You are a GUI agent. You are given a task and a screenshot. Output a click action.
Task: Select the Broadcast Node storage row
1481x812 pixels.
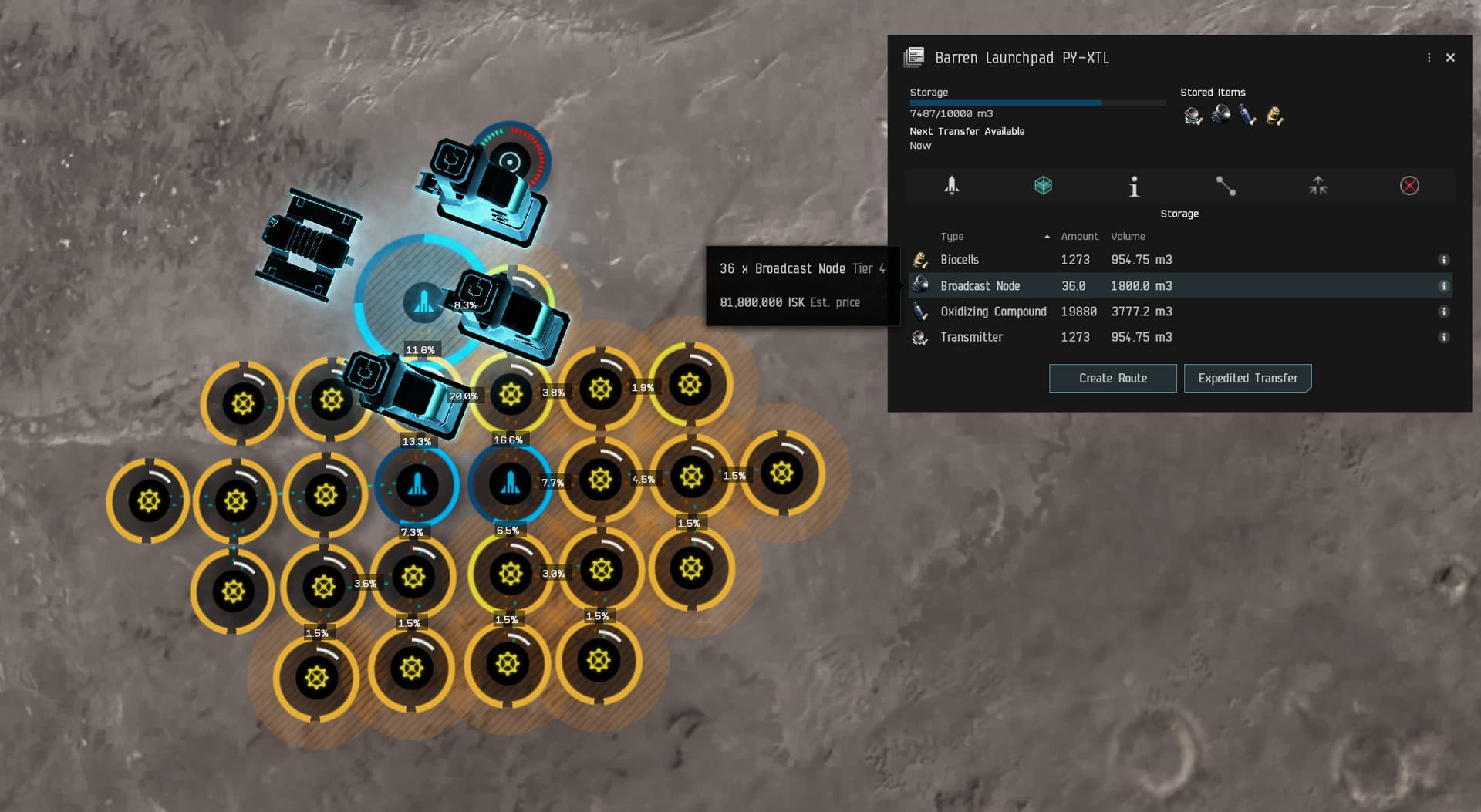(x=980, y=286)
